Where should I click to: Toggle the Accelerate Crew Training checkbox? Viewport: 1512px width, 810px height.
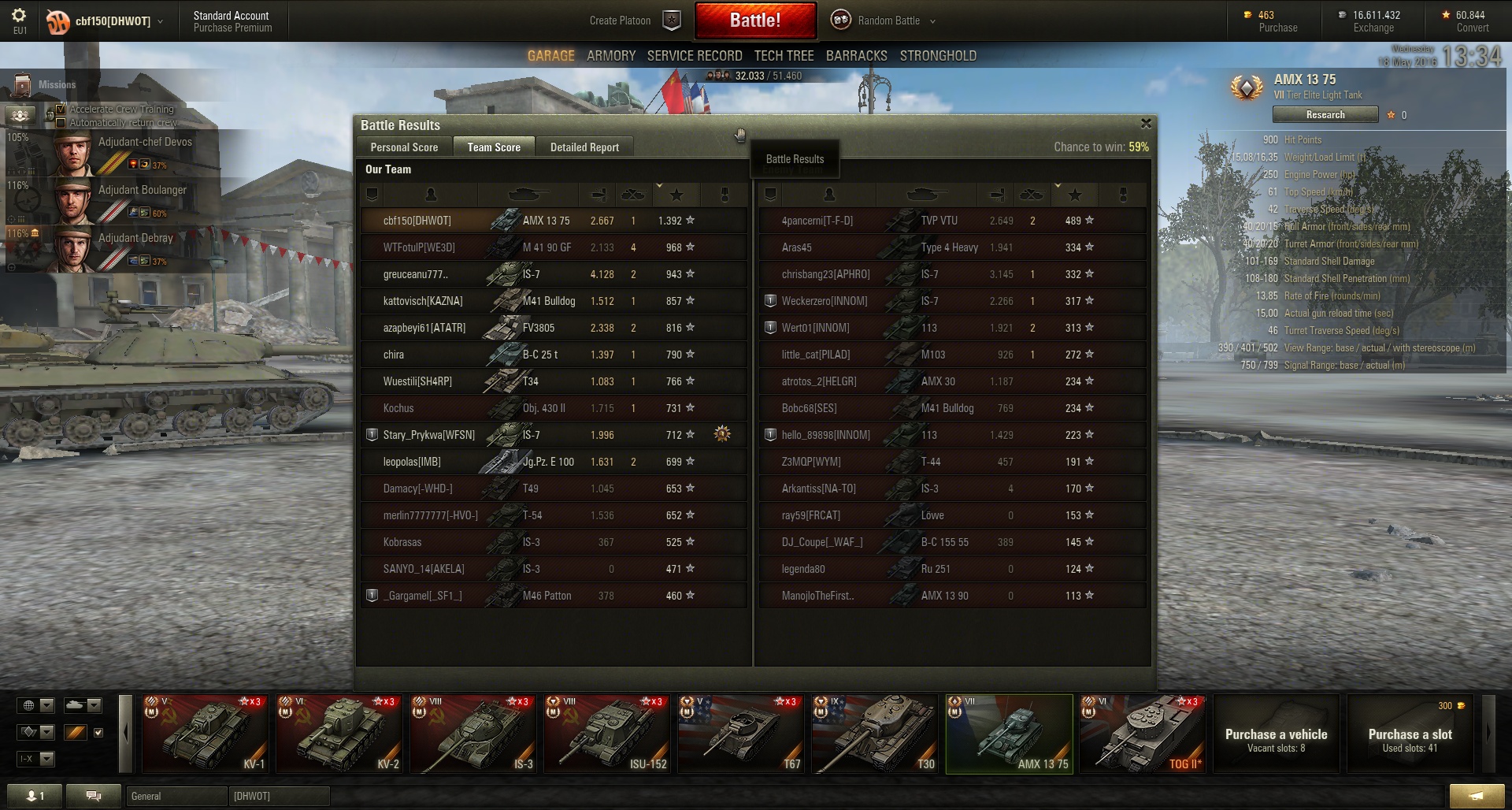point(61,109)
